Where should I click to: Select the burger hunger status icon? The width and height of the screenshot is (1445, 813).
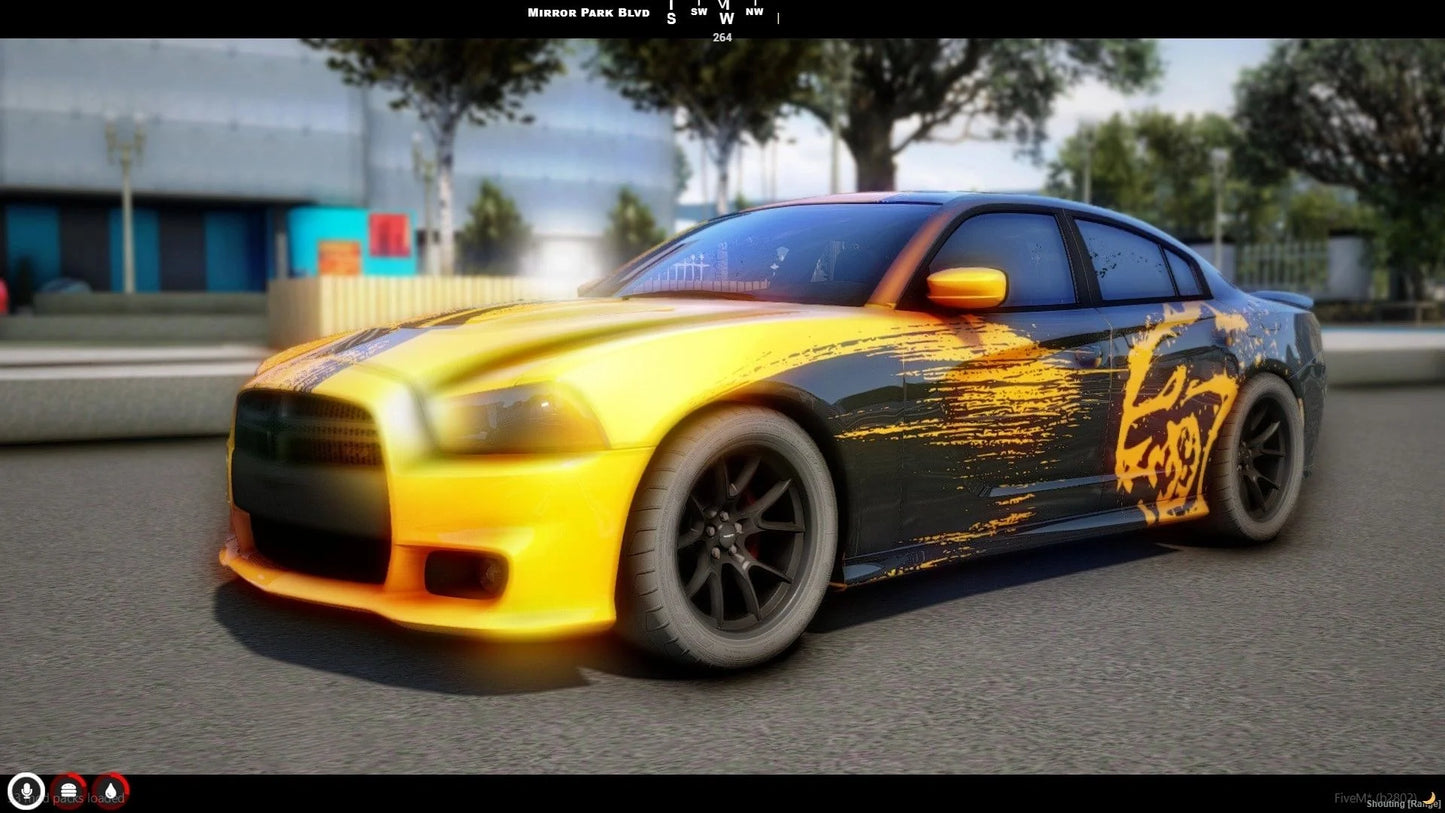point(68,791)
